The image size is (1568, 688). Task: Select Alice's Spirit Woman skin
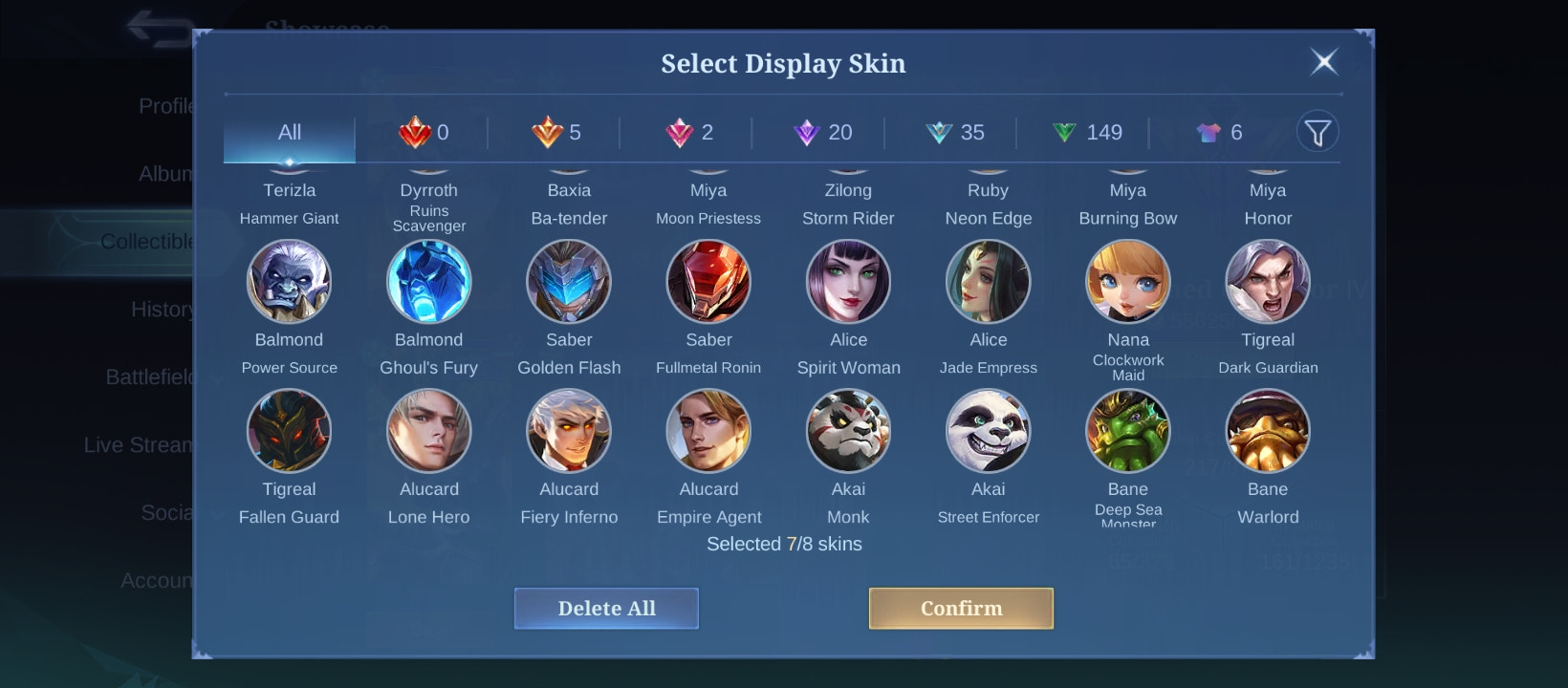pyautogui.click(x=848, y=282)
